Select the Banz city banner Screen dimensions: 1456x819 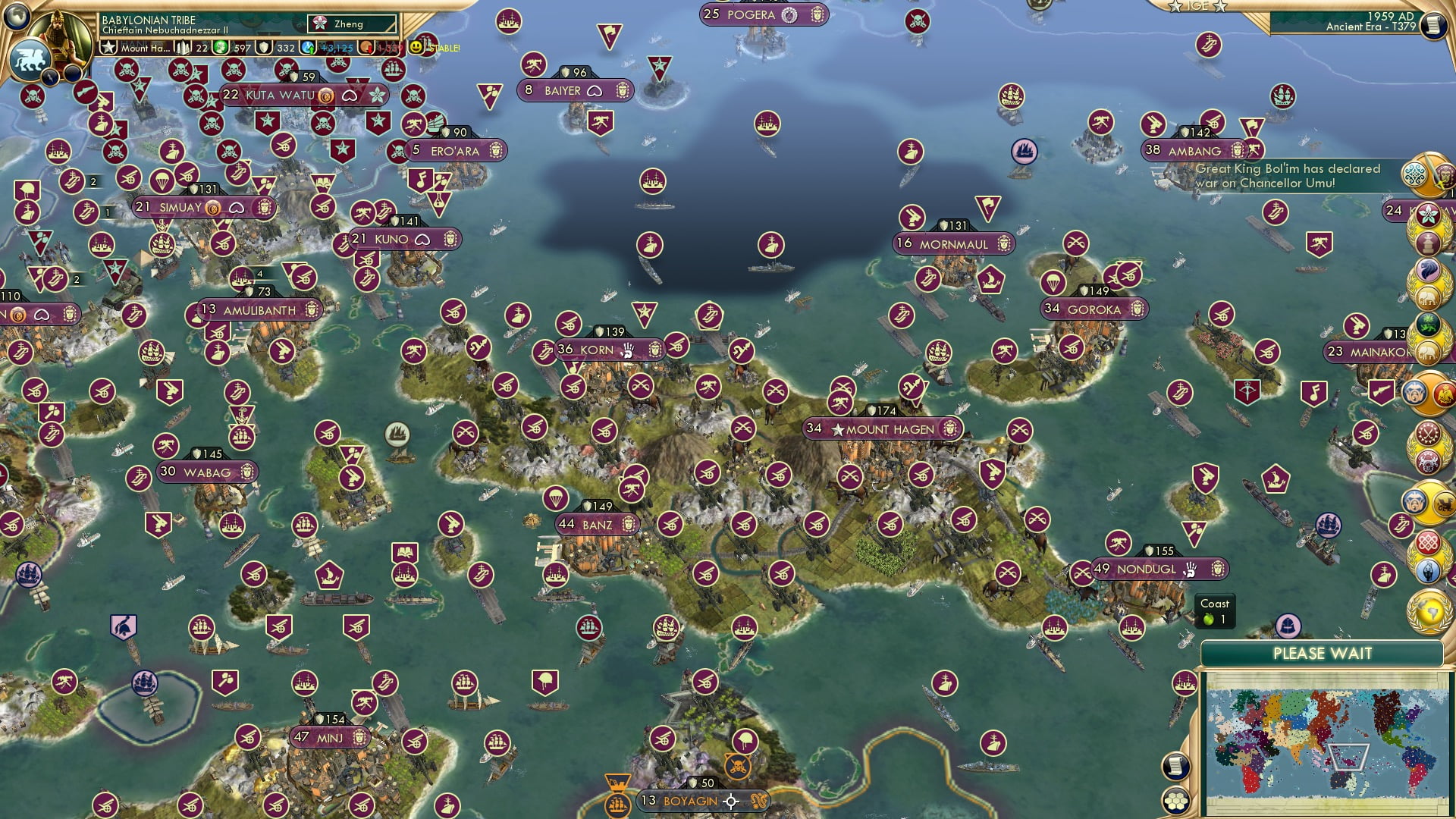click(597, 525)
